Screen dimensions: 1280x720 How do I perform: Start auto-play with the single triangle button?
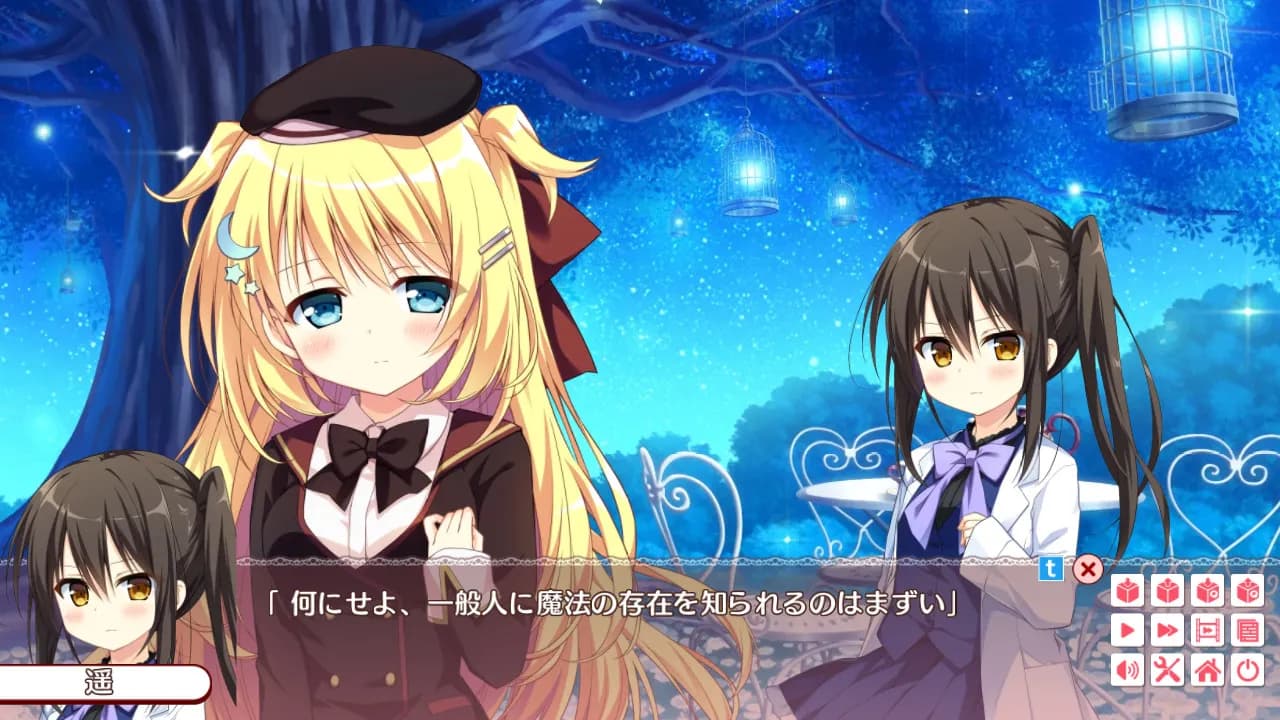tap(1128, 630)
